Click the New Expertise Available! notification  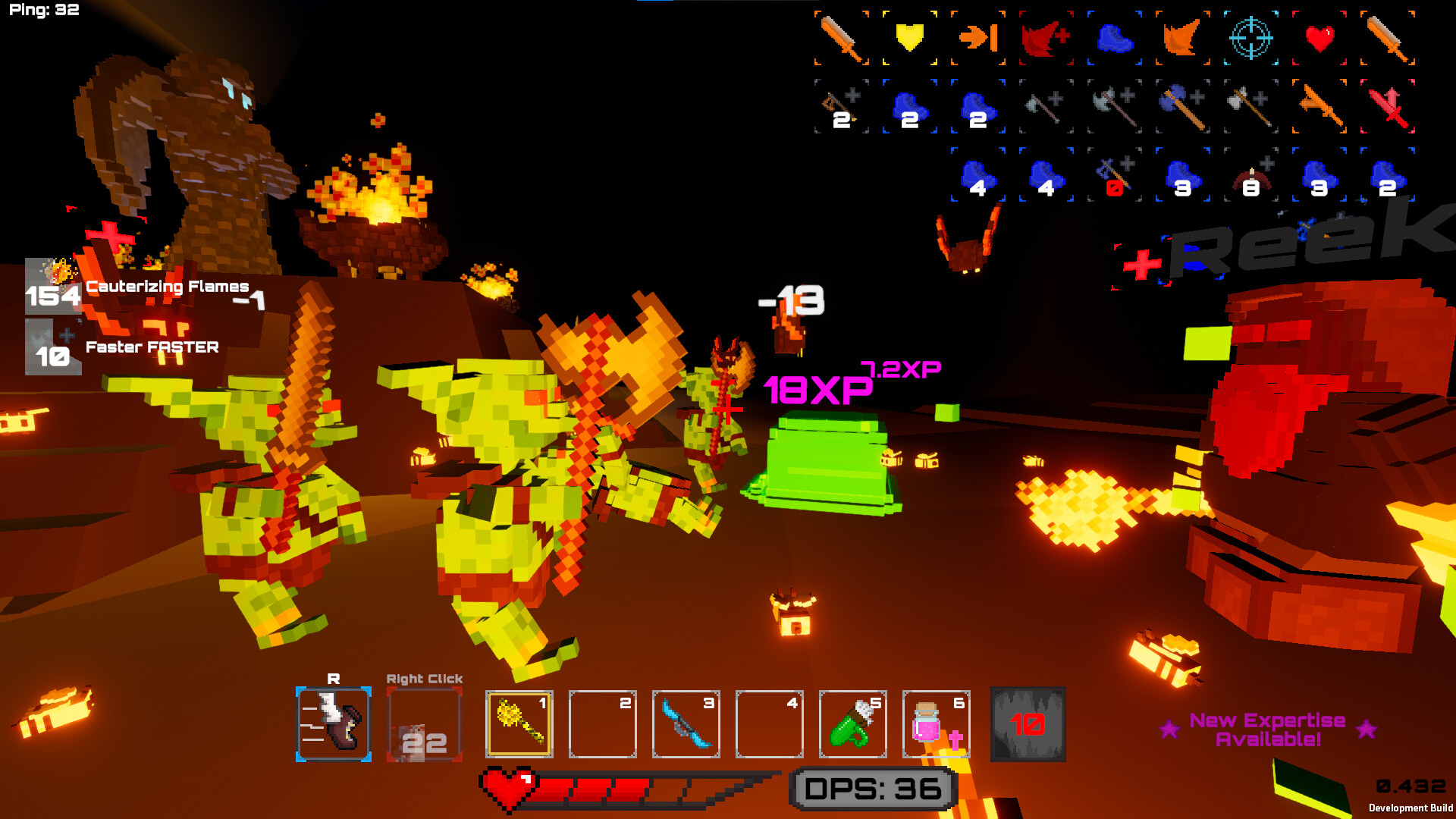click(1266, 730)
